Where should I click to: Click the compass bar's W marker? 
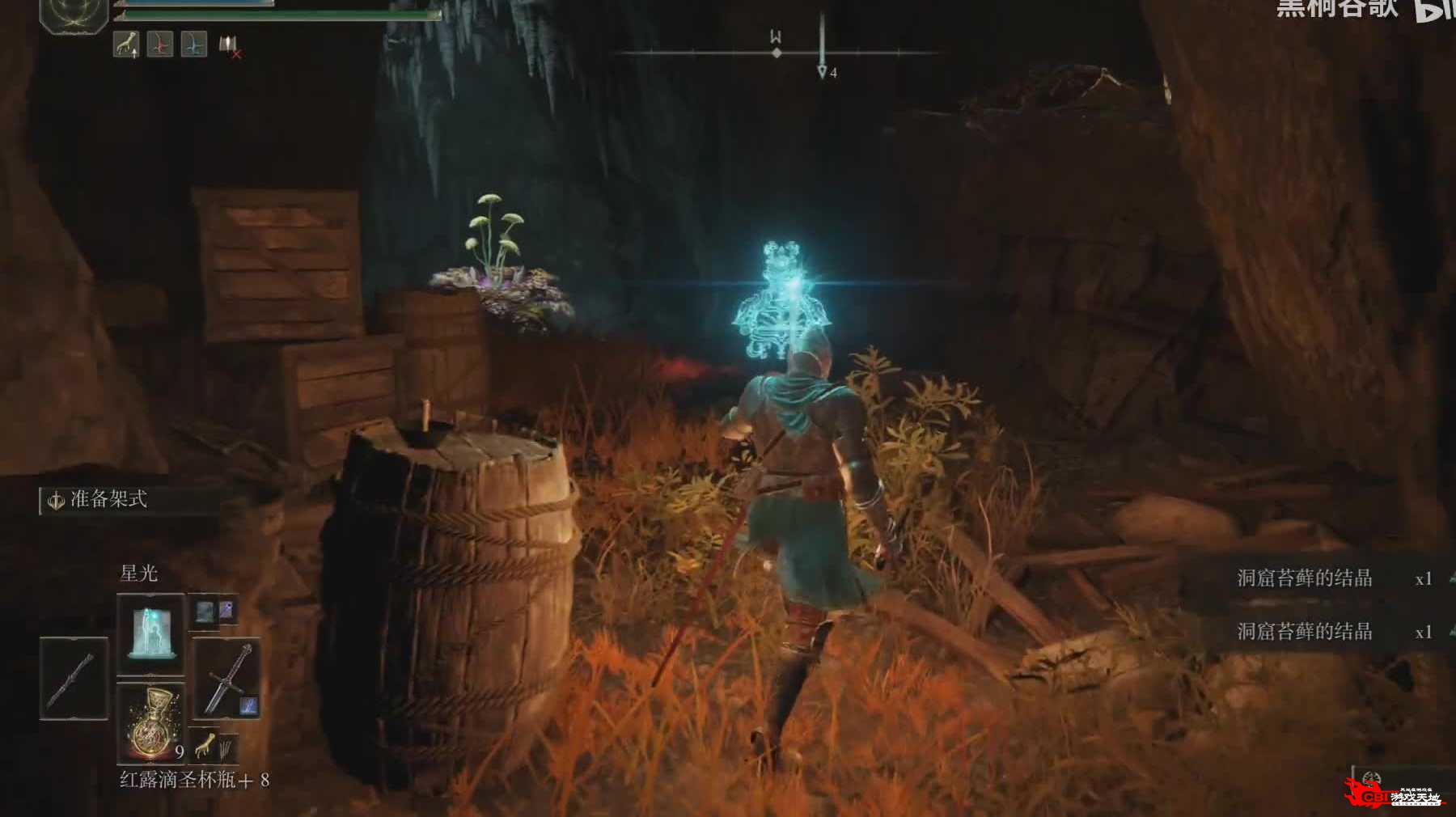tap(776, 38)
